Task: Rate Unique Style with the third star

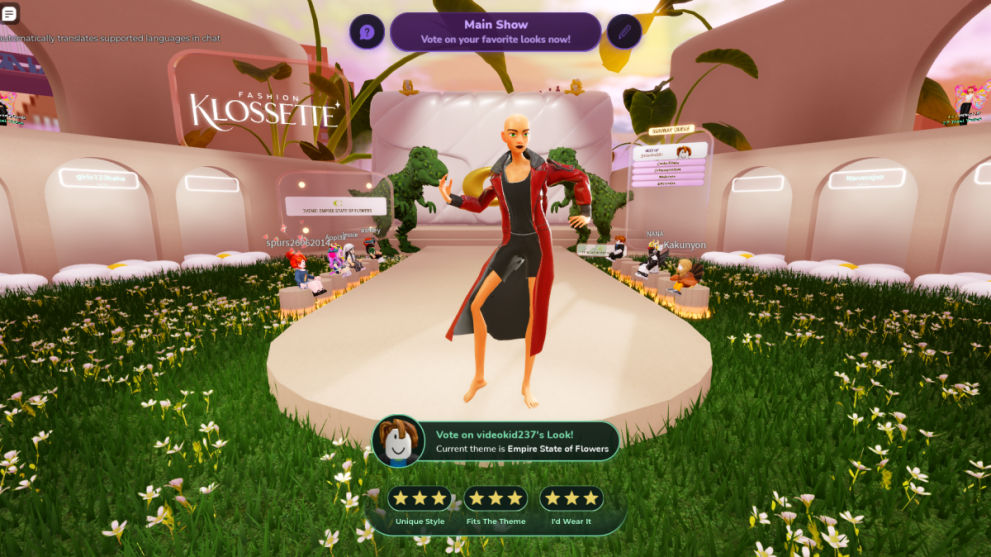Action: (x=438, y=497)
